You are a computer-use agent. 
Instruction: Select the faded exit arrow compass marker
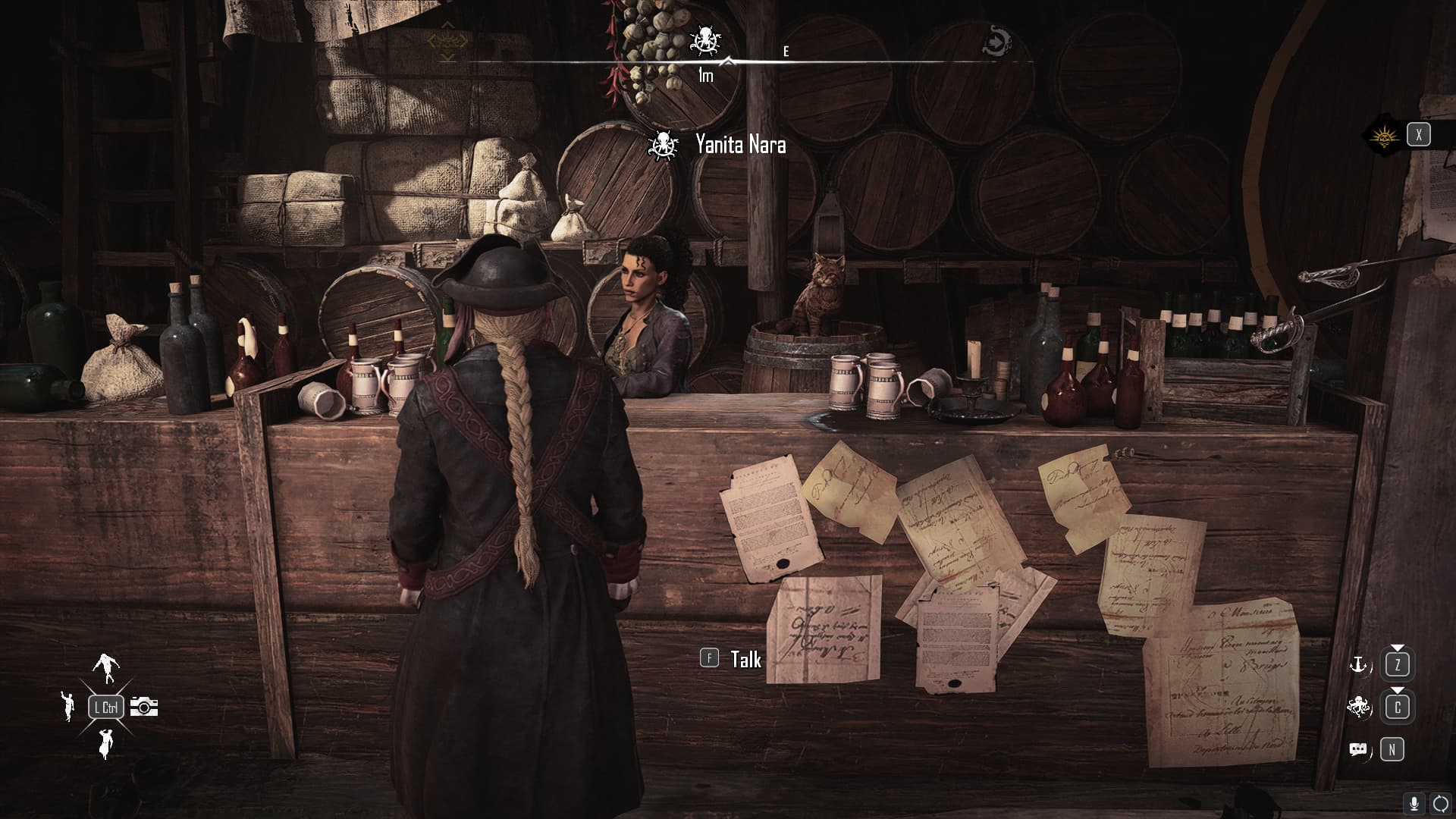[x=996, y=40]
